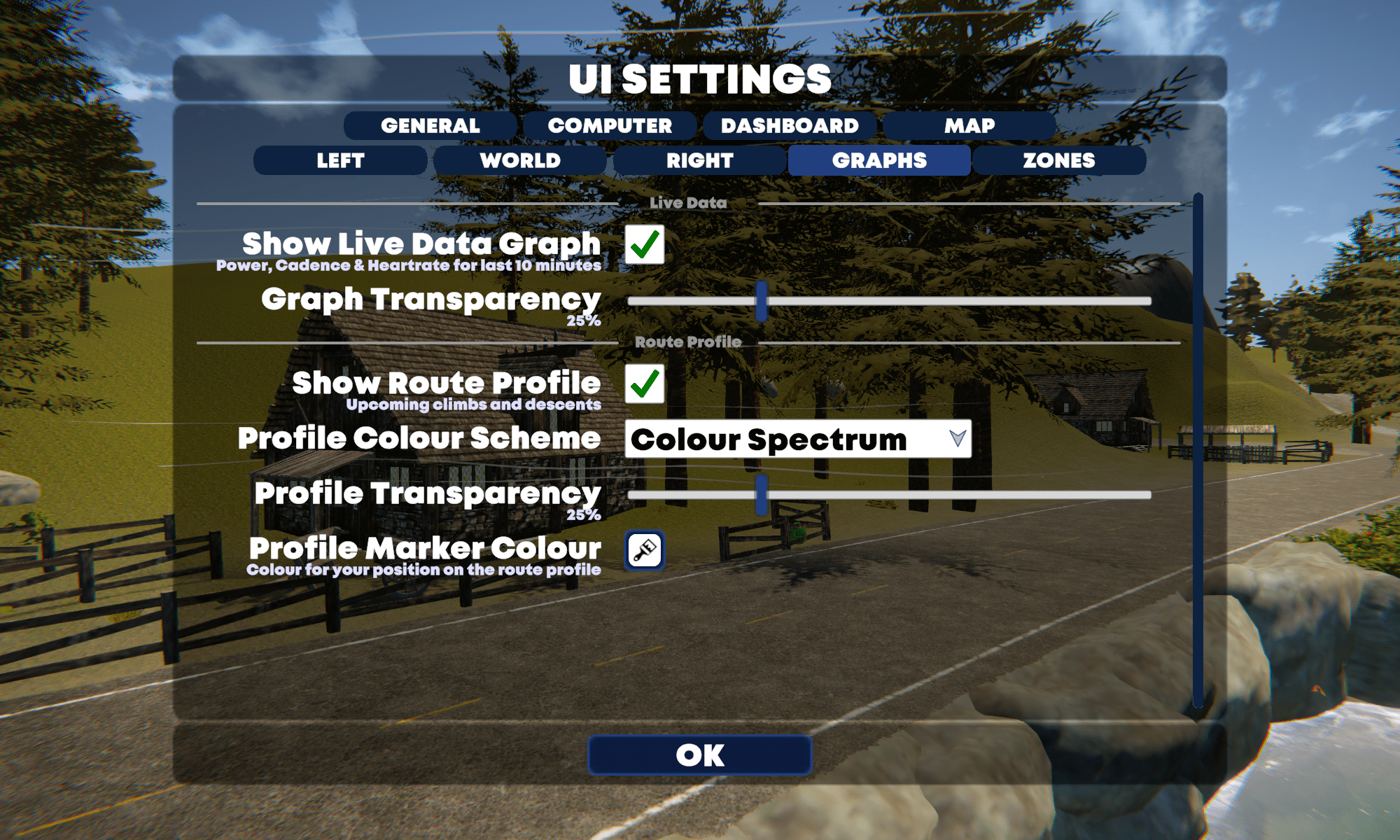Screen dimensions: 1400x840
Task: Click the Profile Transparency slider handle
Action: pyautogui.click(x=762, y=495)
